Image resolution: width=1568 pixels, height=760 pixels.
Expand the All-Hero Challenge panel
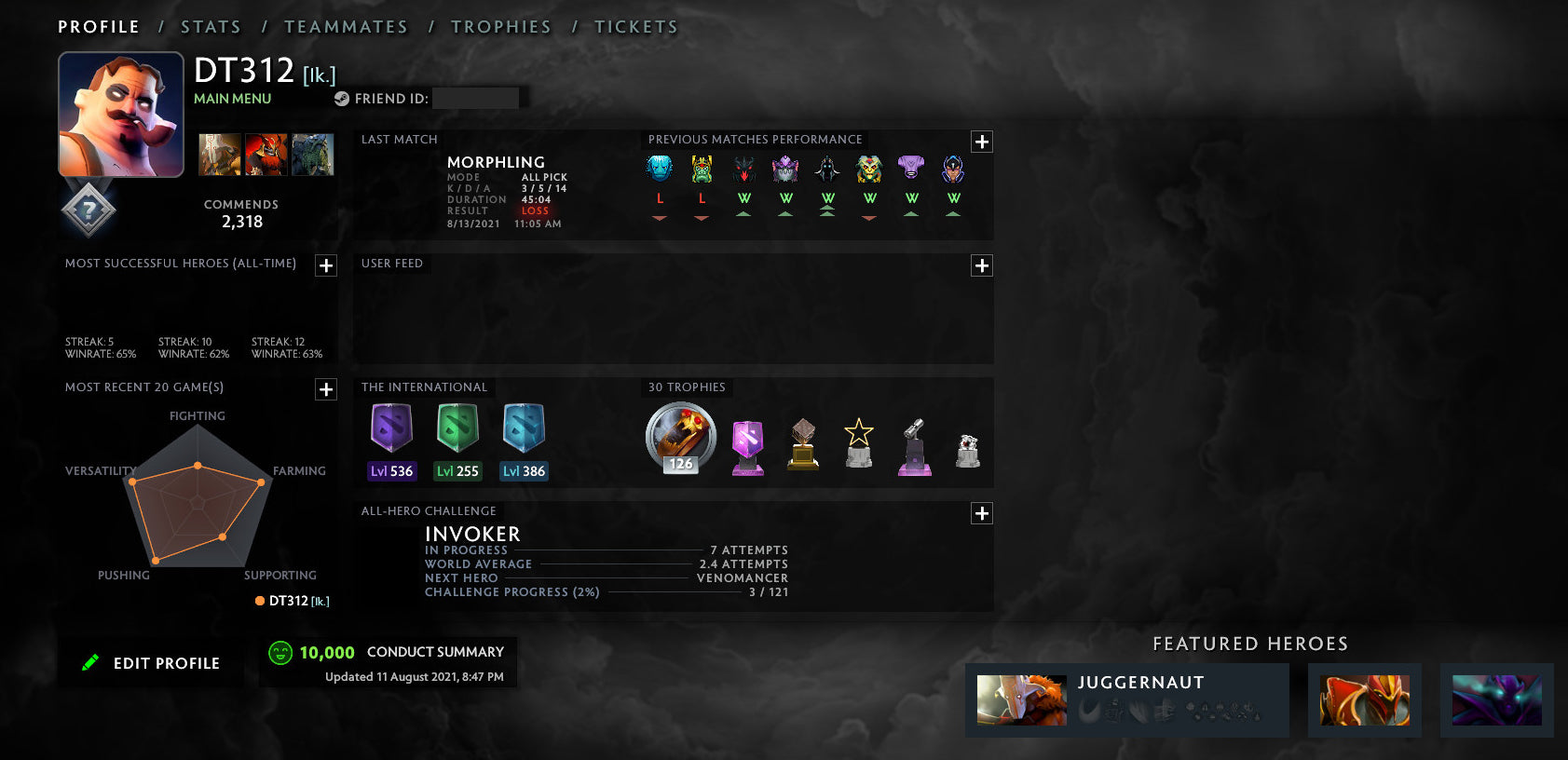tap(981, 513)
